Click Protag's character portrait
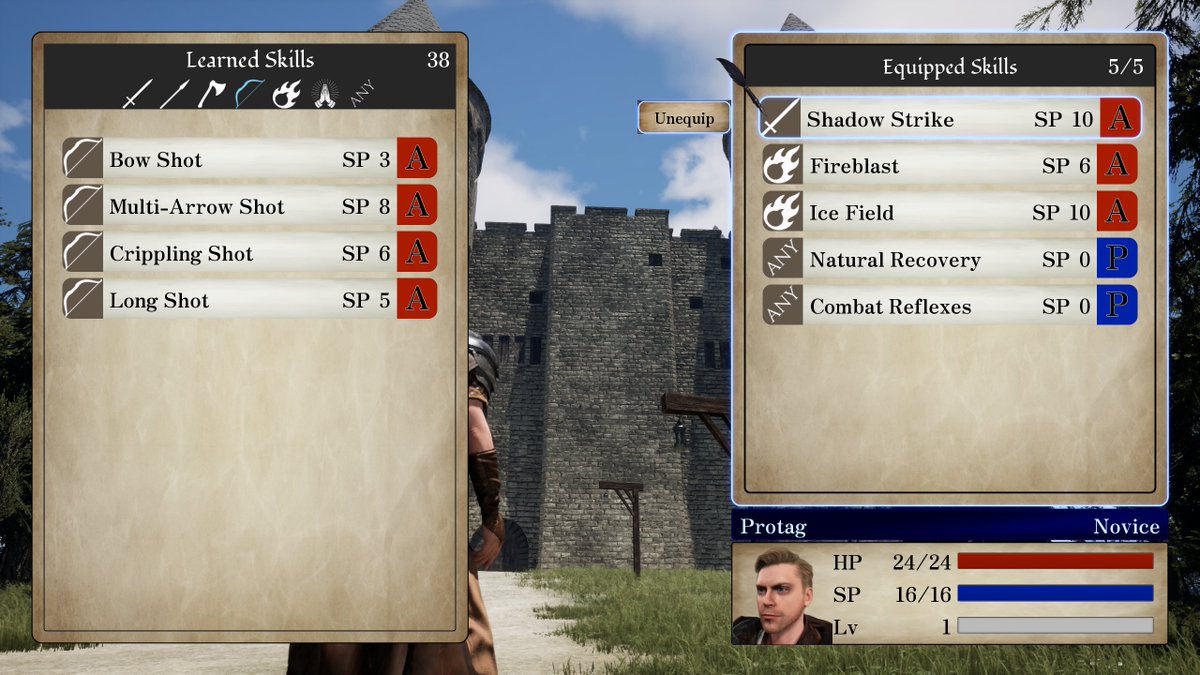This screenshot has height=675, width=1200. [x=782, y=595]
